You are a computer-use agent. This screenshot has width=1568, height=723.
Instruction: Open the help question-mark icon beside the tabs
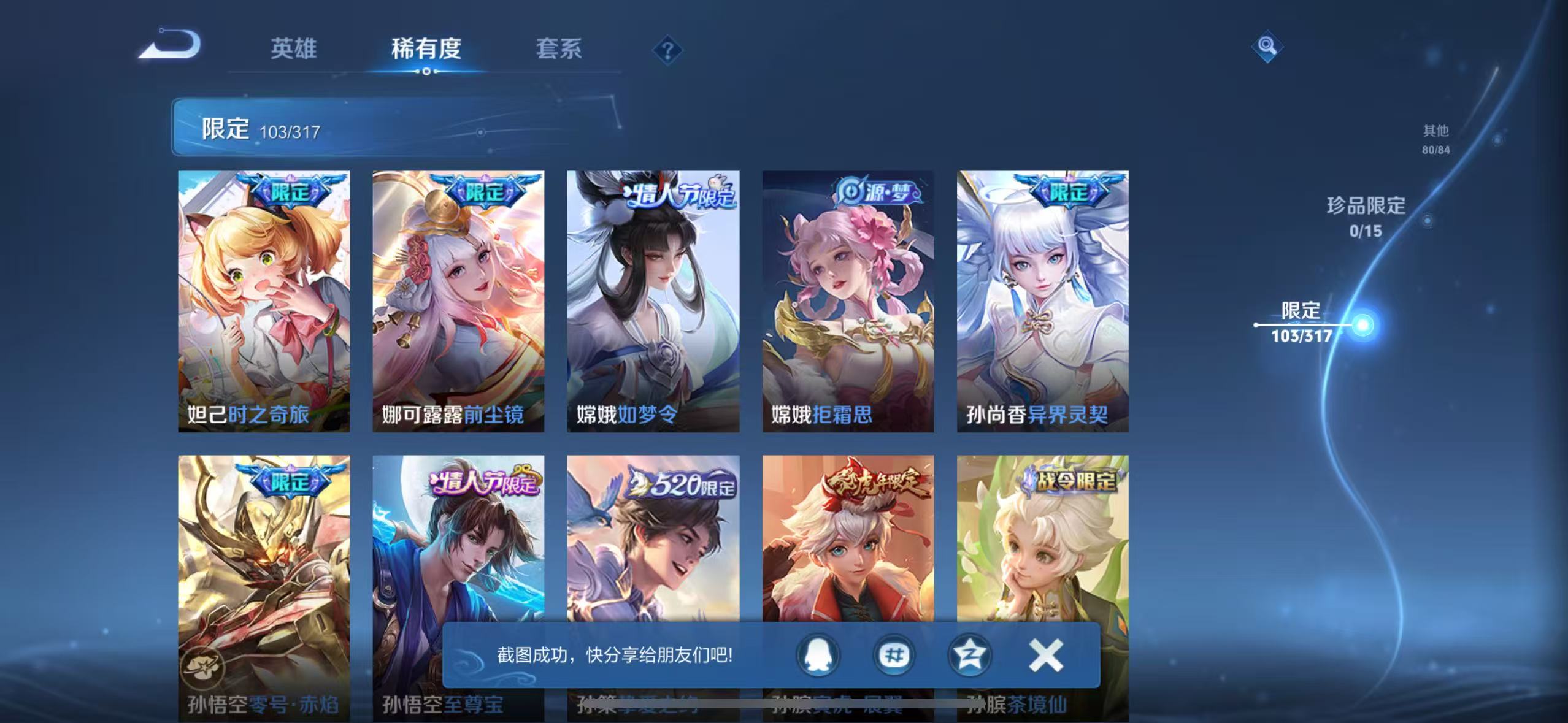coord(668,49)
